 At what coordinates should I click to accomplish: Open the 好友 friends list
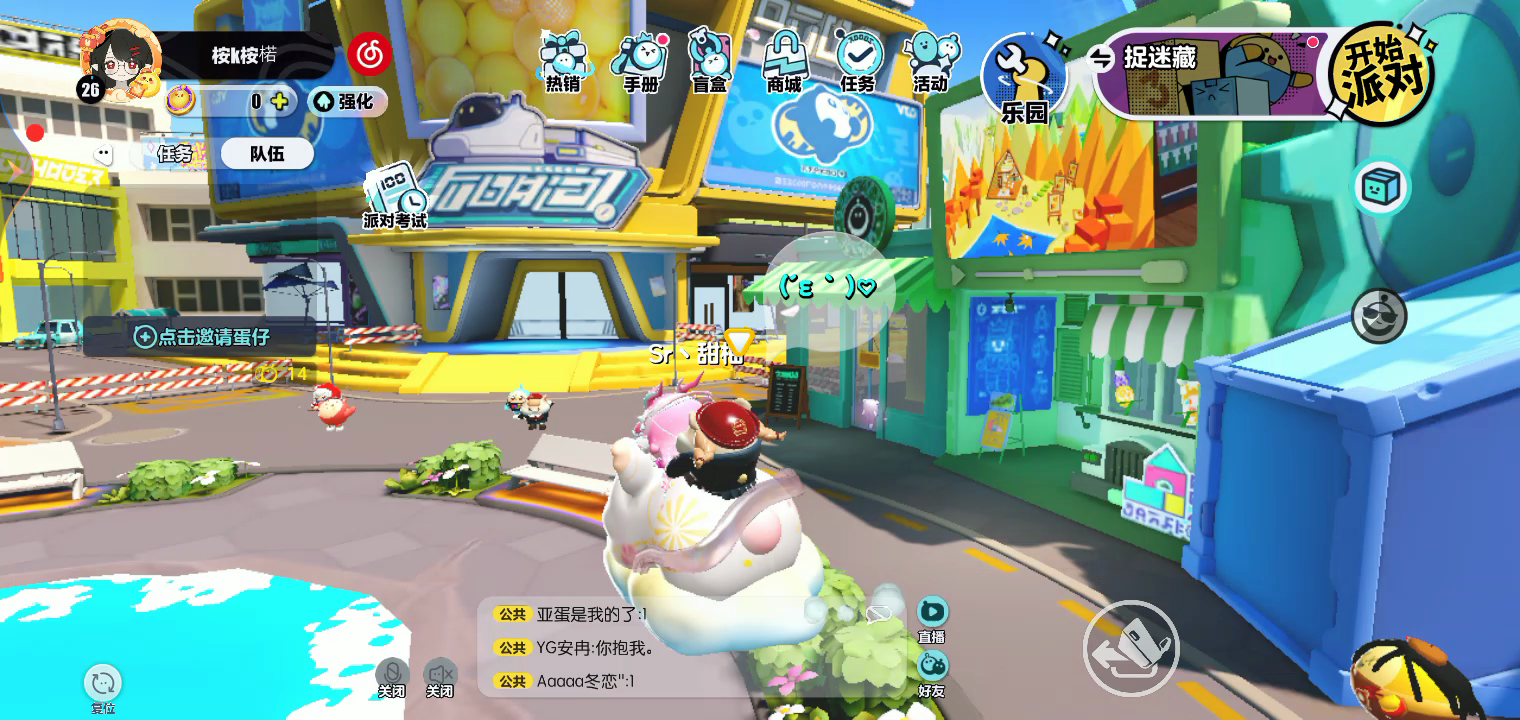coord(932,674)
